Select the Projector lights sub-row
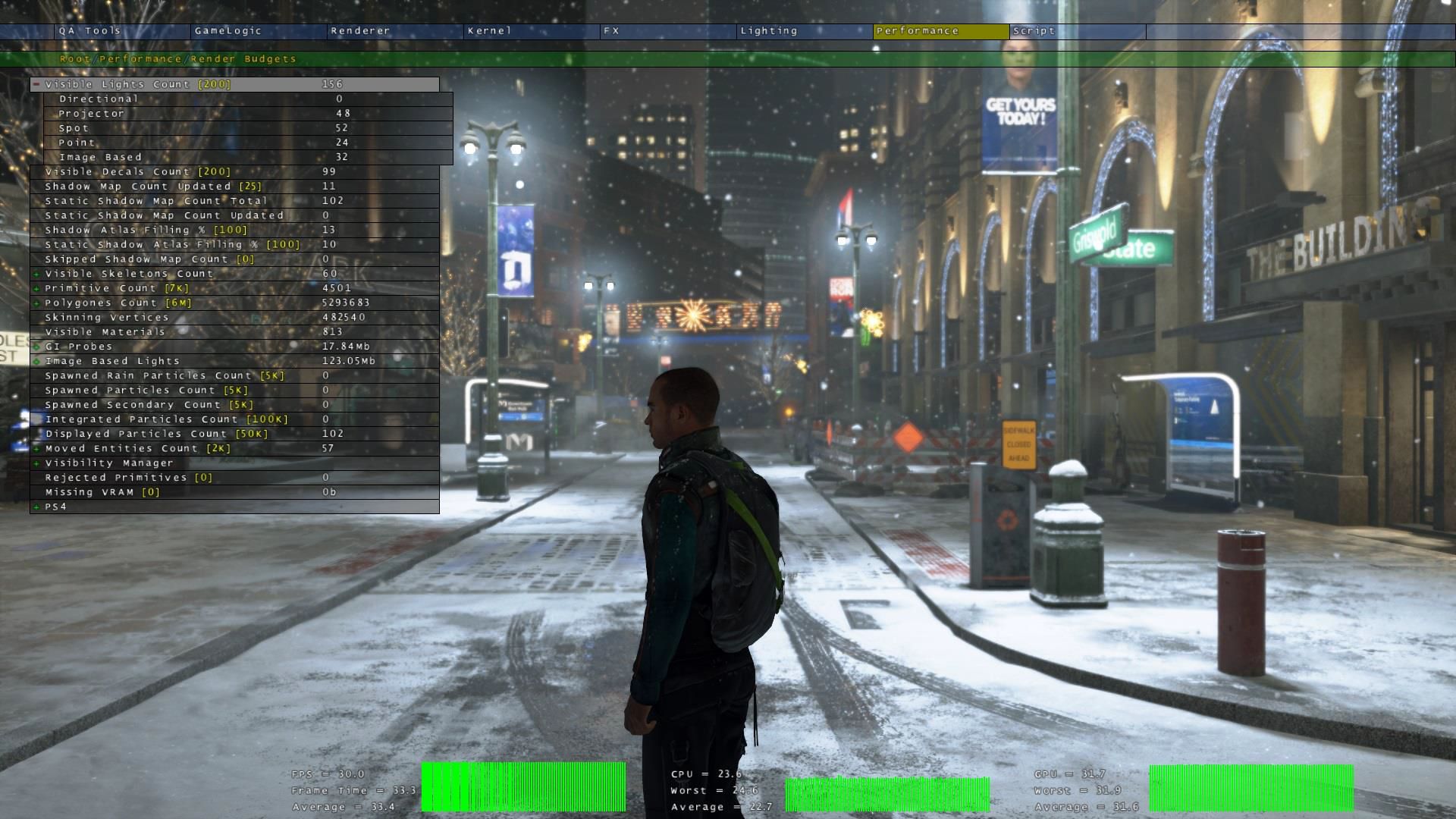 coord(92,114)
